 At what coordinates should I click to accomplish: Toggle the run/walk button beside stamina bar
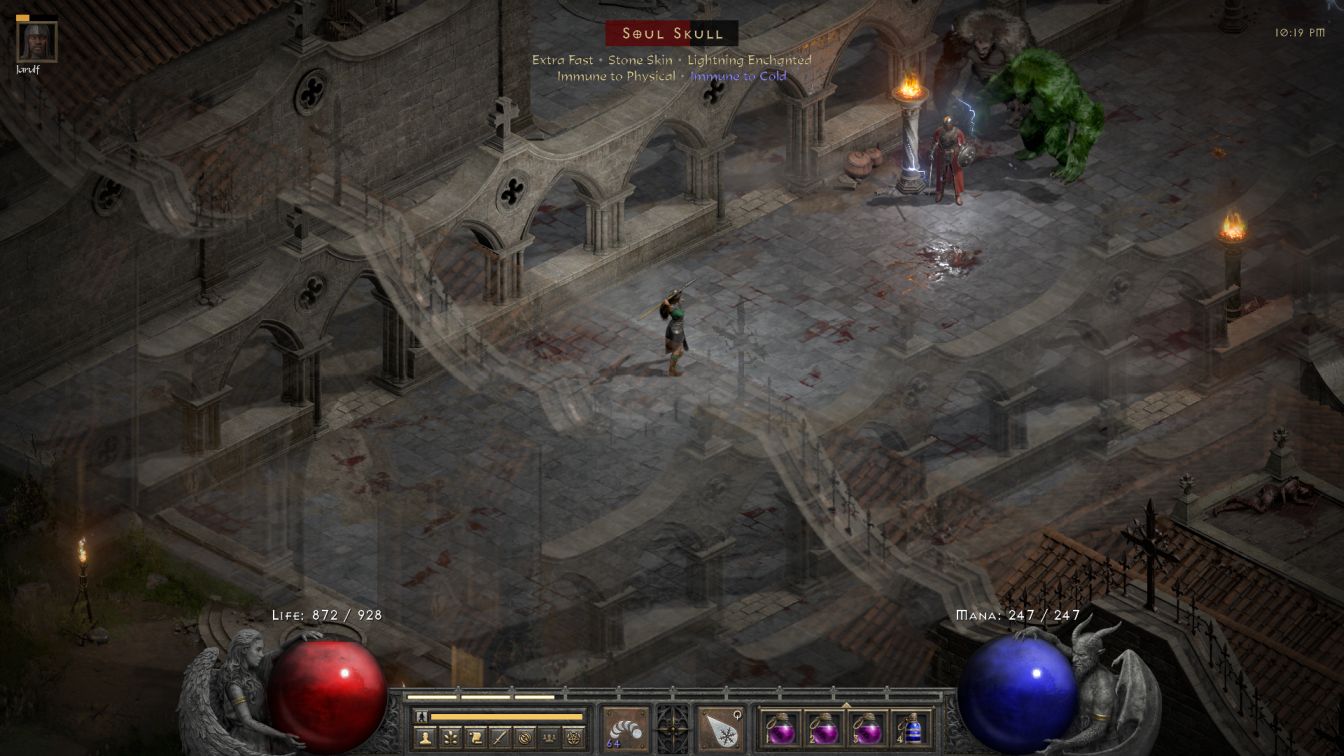tap(422, 716)
